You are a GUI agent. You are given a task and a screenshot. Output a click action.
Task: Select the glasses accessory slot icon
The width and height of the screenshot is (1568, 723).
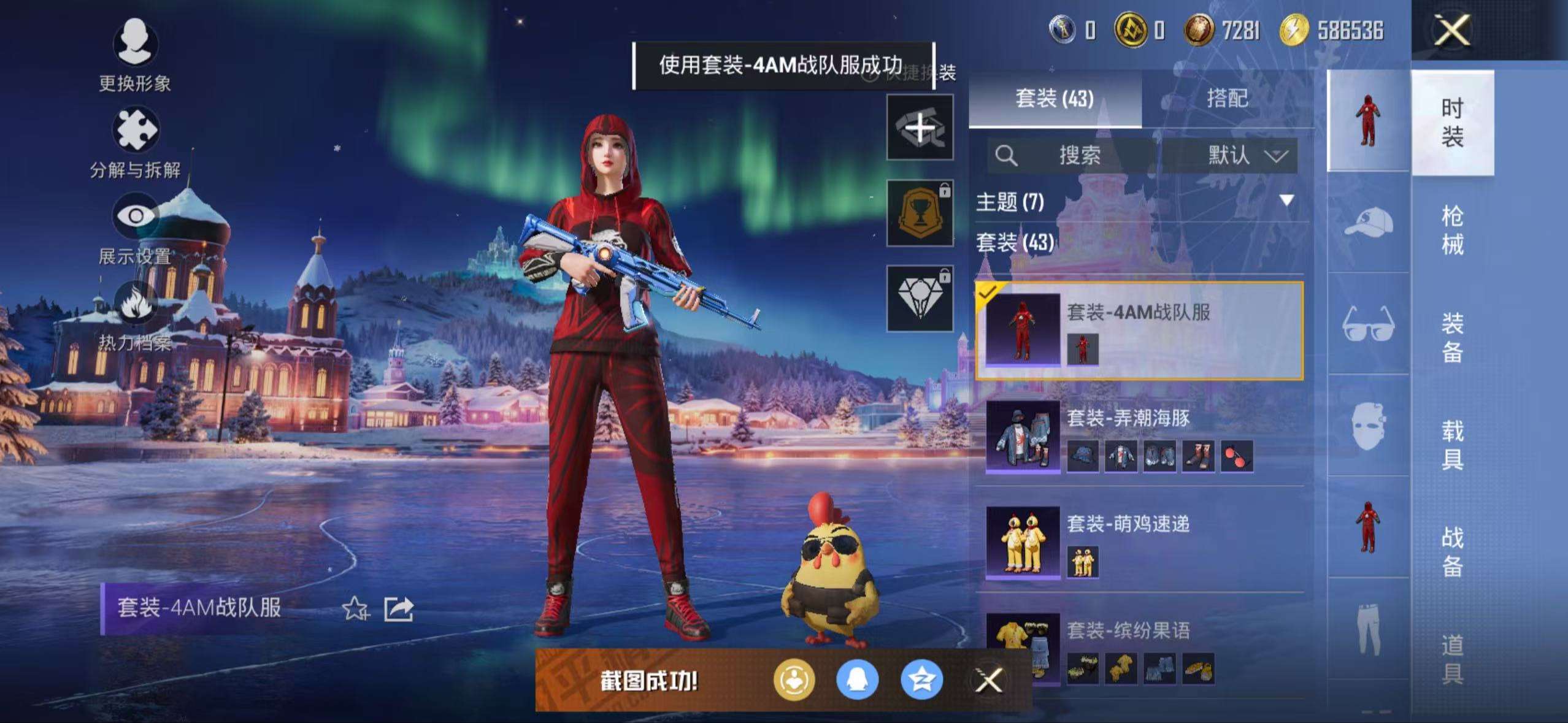coord(1368,324)
